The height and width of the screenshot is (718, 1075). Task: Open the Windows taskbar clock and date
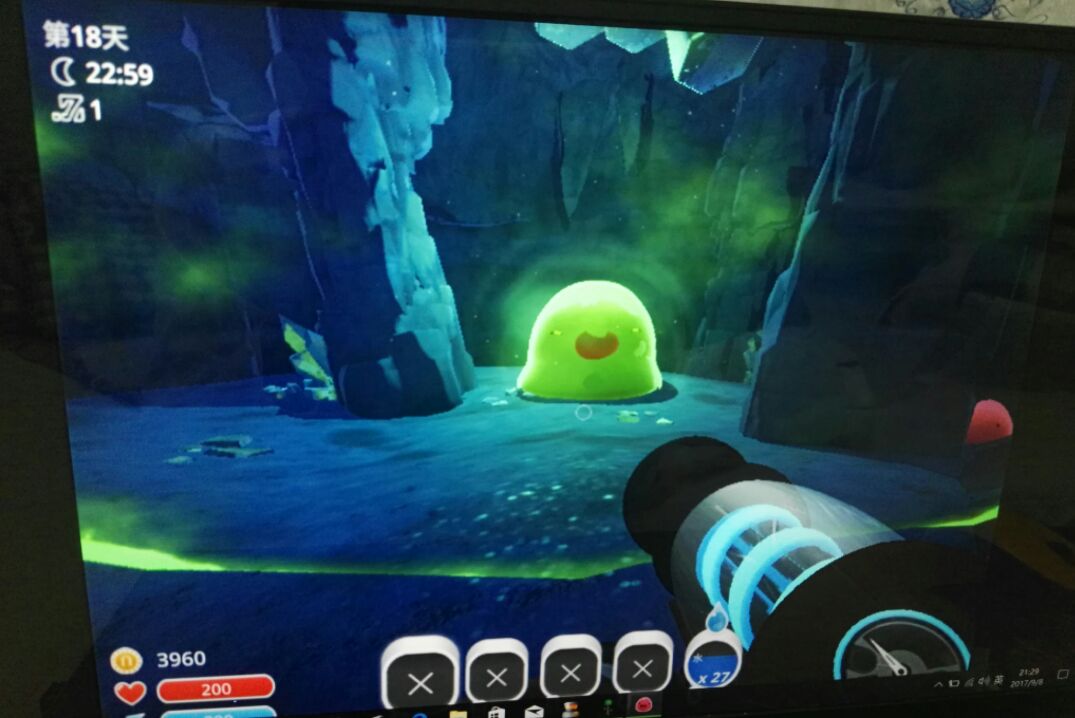click(x=1029, y=679)
